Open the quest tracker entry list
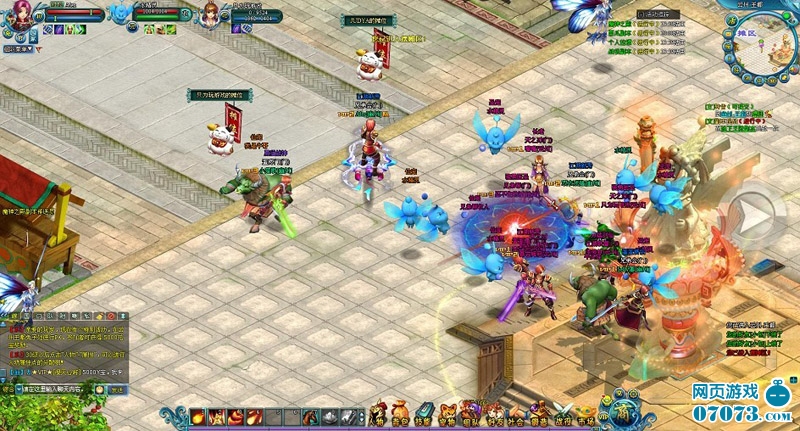The image size is (800, 431). (740, 116)
